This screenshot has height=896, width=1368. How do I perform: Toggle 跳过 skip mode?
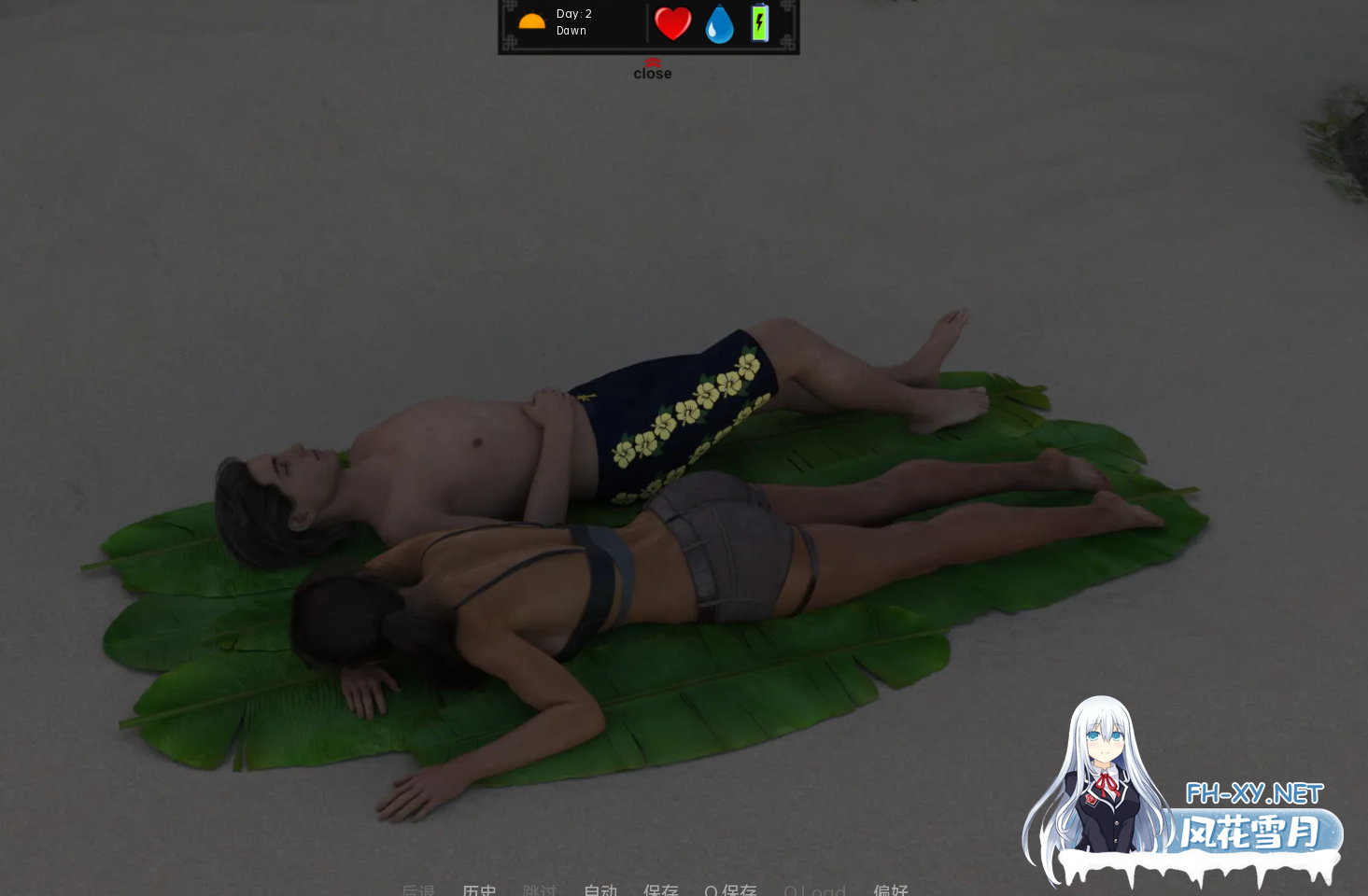tap(540, 891)
